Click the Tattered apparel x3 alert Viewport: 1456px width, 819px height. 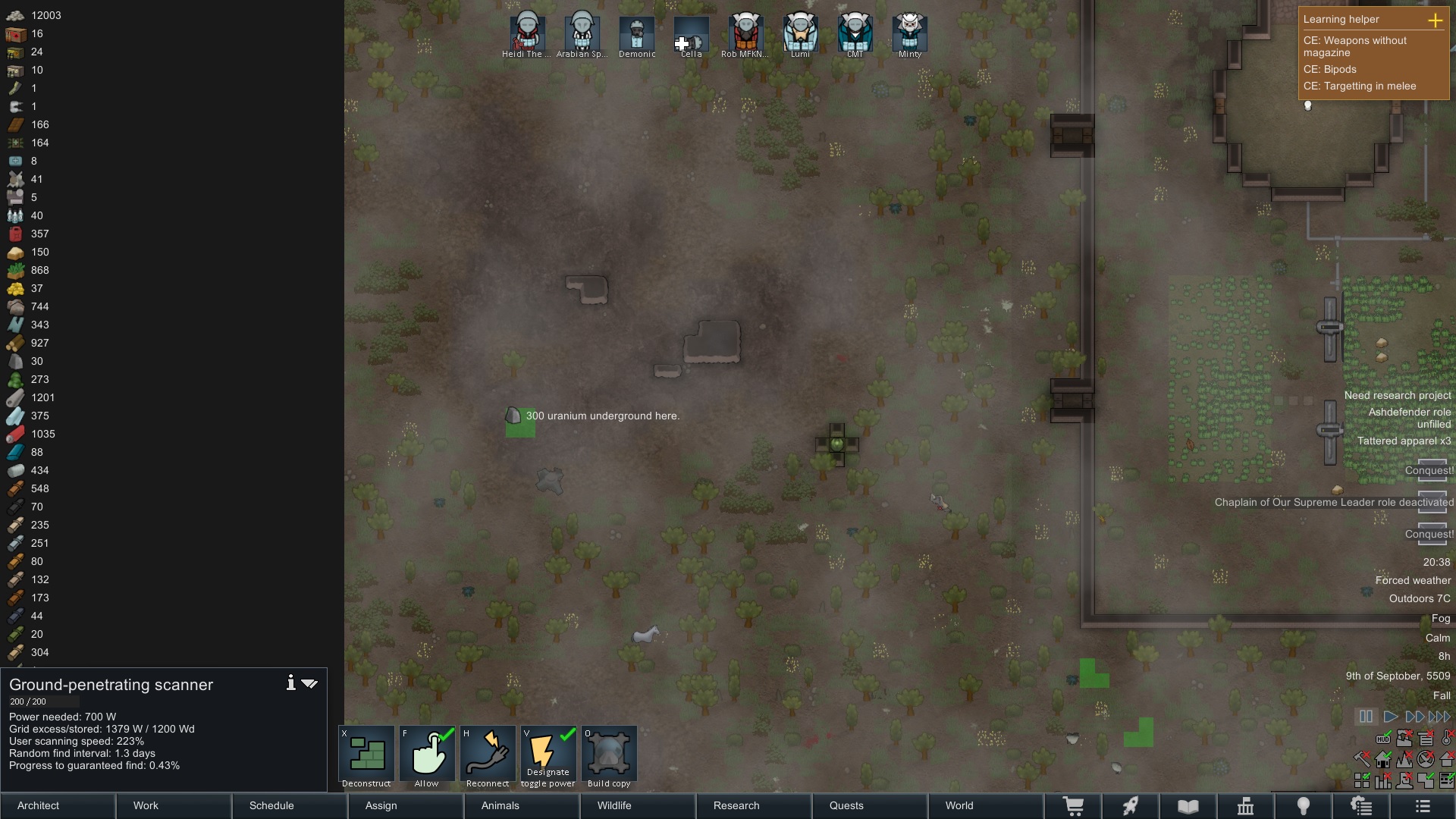(1403, 441)
